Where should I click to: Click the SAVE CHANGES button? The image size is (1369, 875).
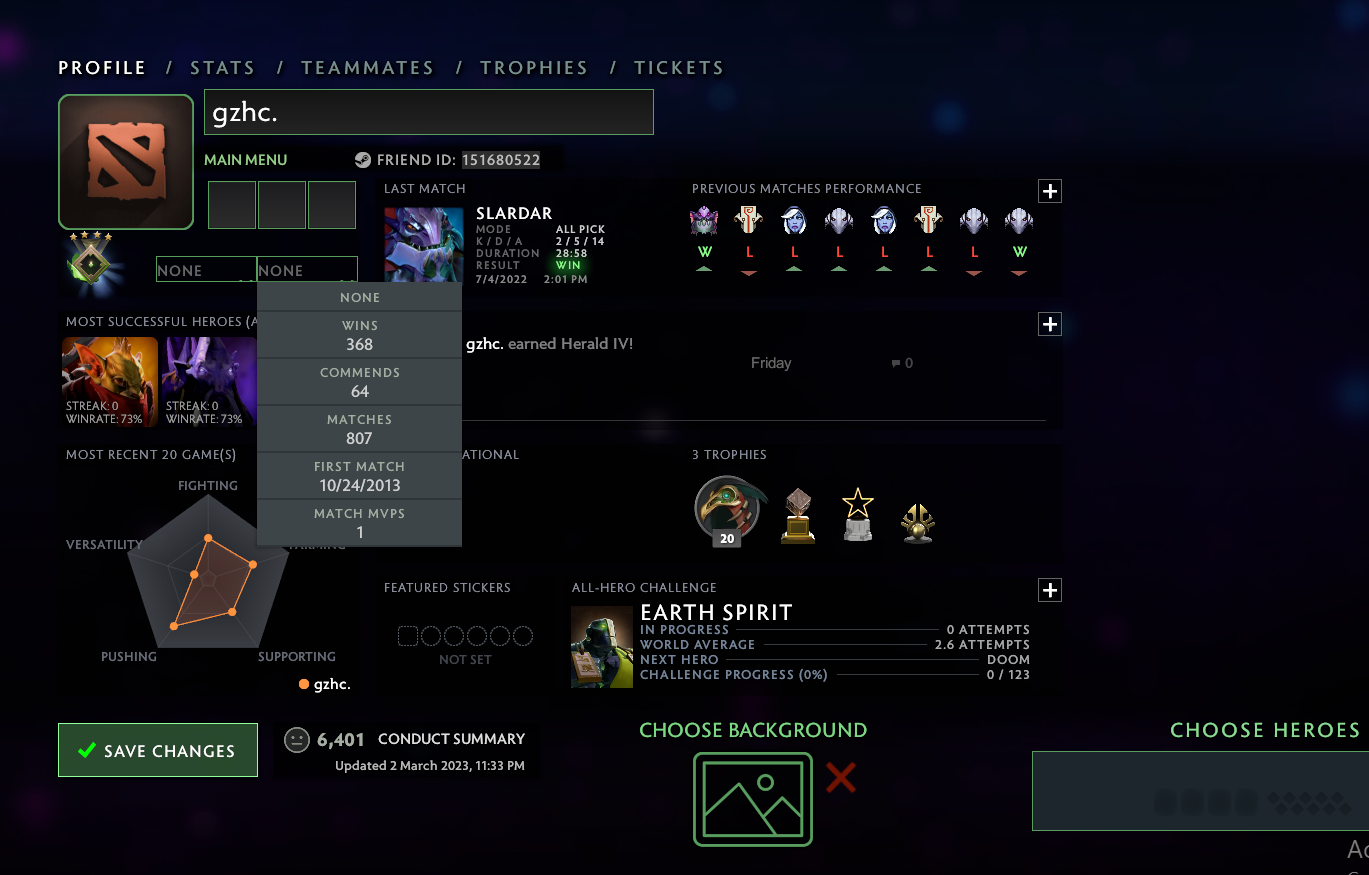pos(157,749)
